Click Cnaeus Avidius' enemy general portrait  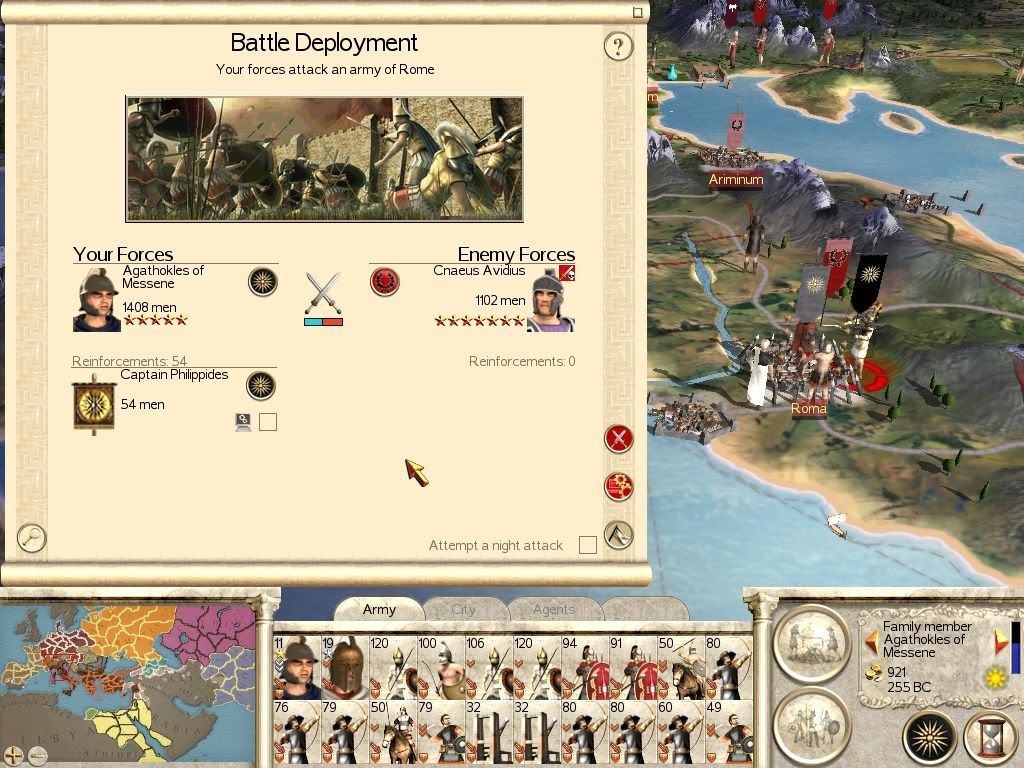coord(551,299)
